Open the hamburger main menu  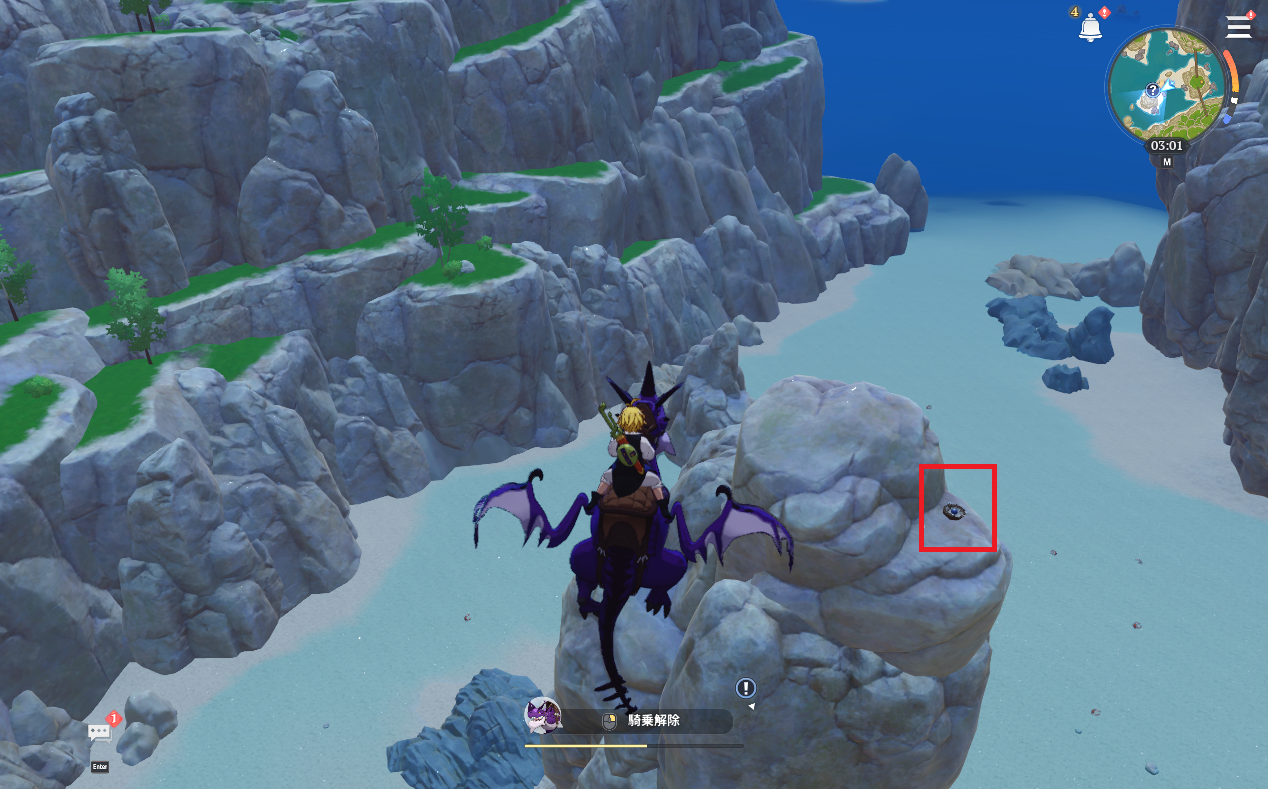click(x=1238, y=27)
